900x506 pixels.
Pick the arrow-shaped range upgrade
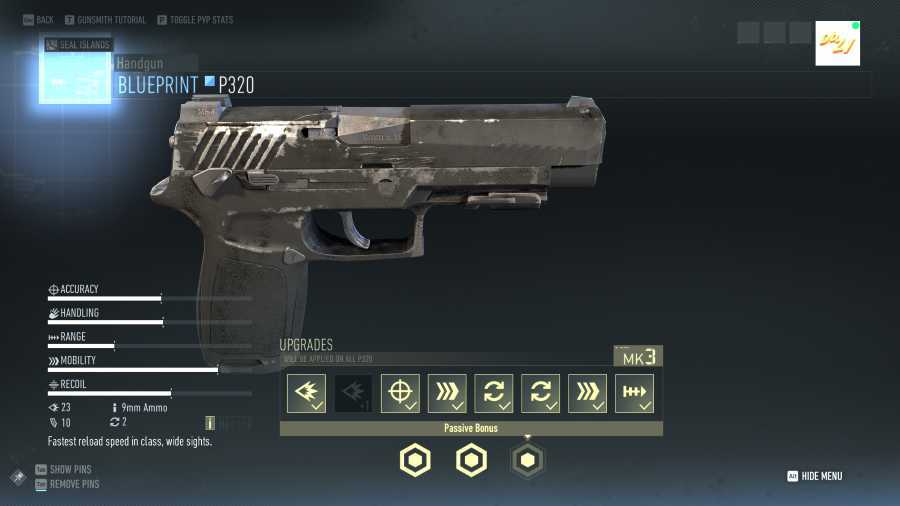pos(634,393)
